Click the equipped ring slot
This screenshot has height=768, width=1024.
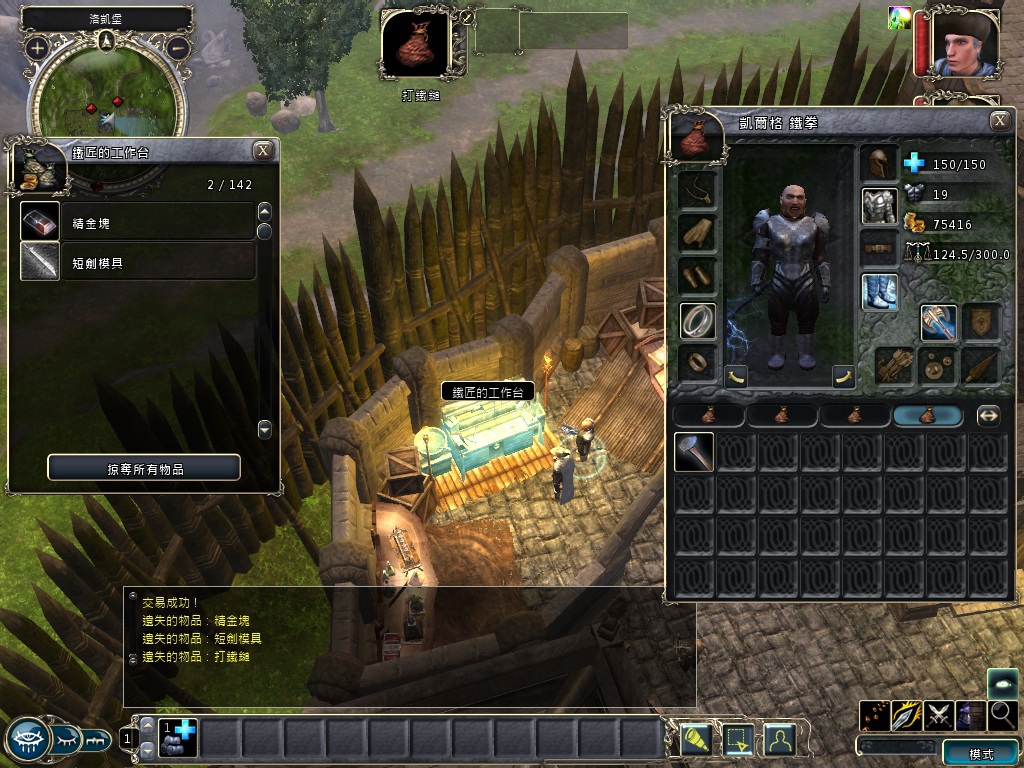pyautogui.click(x=697, y=320)
